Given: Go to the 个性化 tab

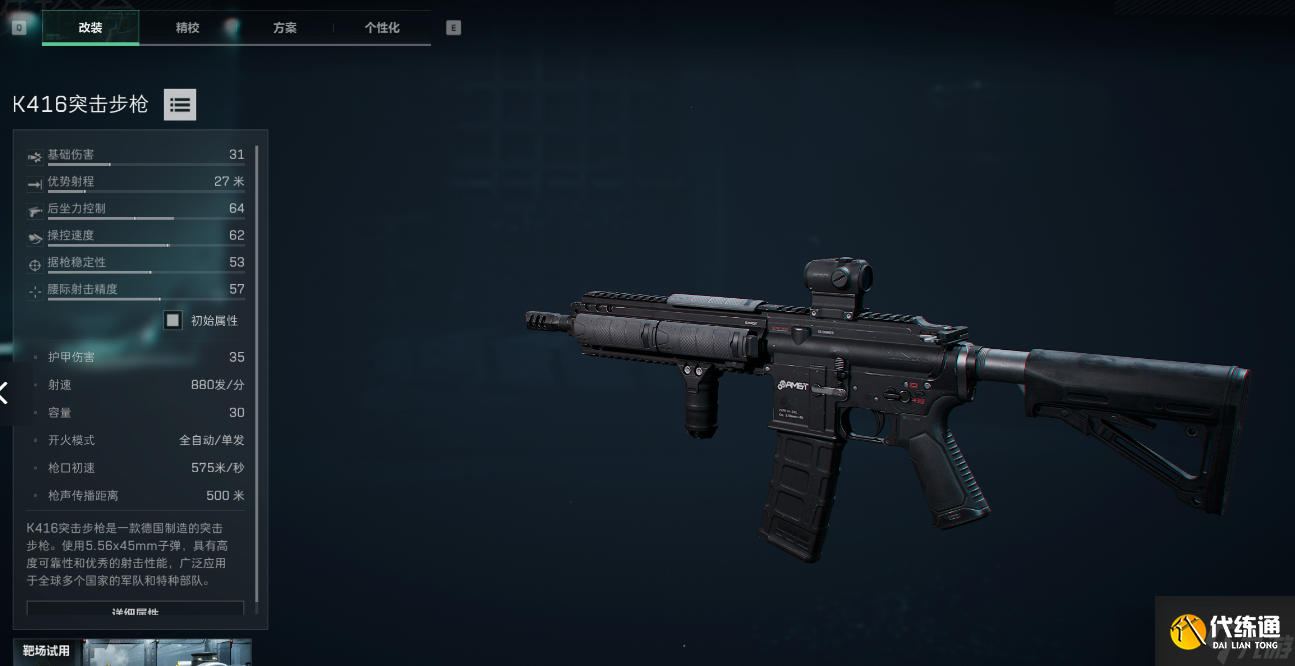Looking at the screenshot, I should (x=382, y=28).
